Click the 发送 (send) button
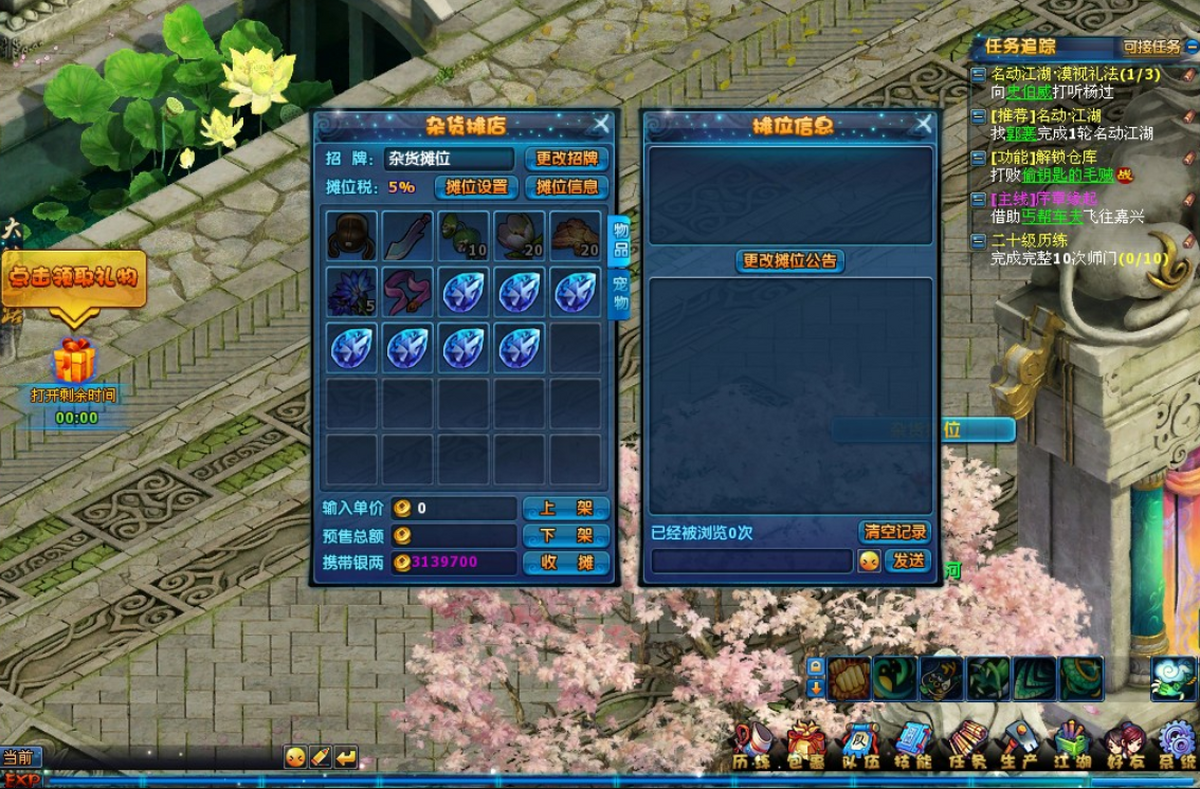Image resolution: width=1200 pixels, height=789 pixels. pyautogui.click(x=908, y=561)
